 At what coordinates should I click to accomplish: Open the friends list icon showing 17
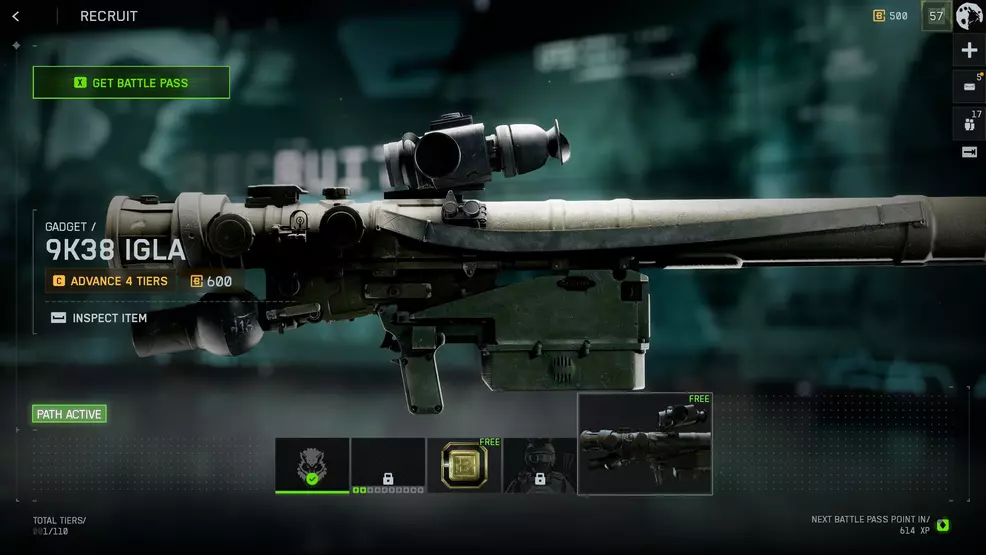pos(969,123)
